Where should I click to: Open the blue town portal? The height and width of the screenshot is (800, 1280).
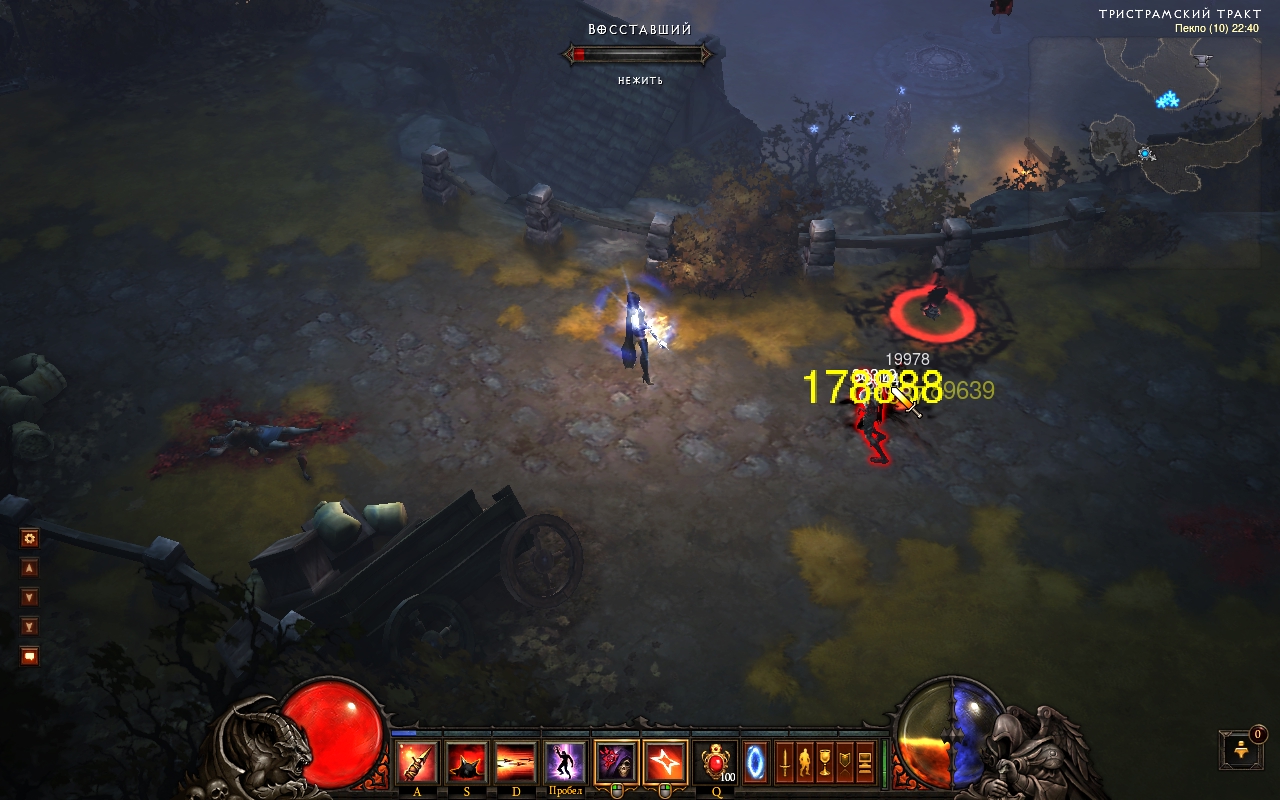coord(757,763)
